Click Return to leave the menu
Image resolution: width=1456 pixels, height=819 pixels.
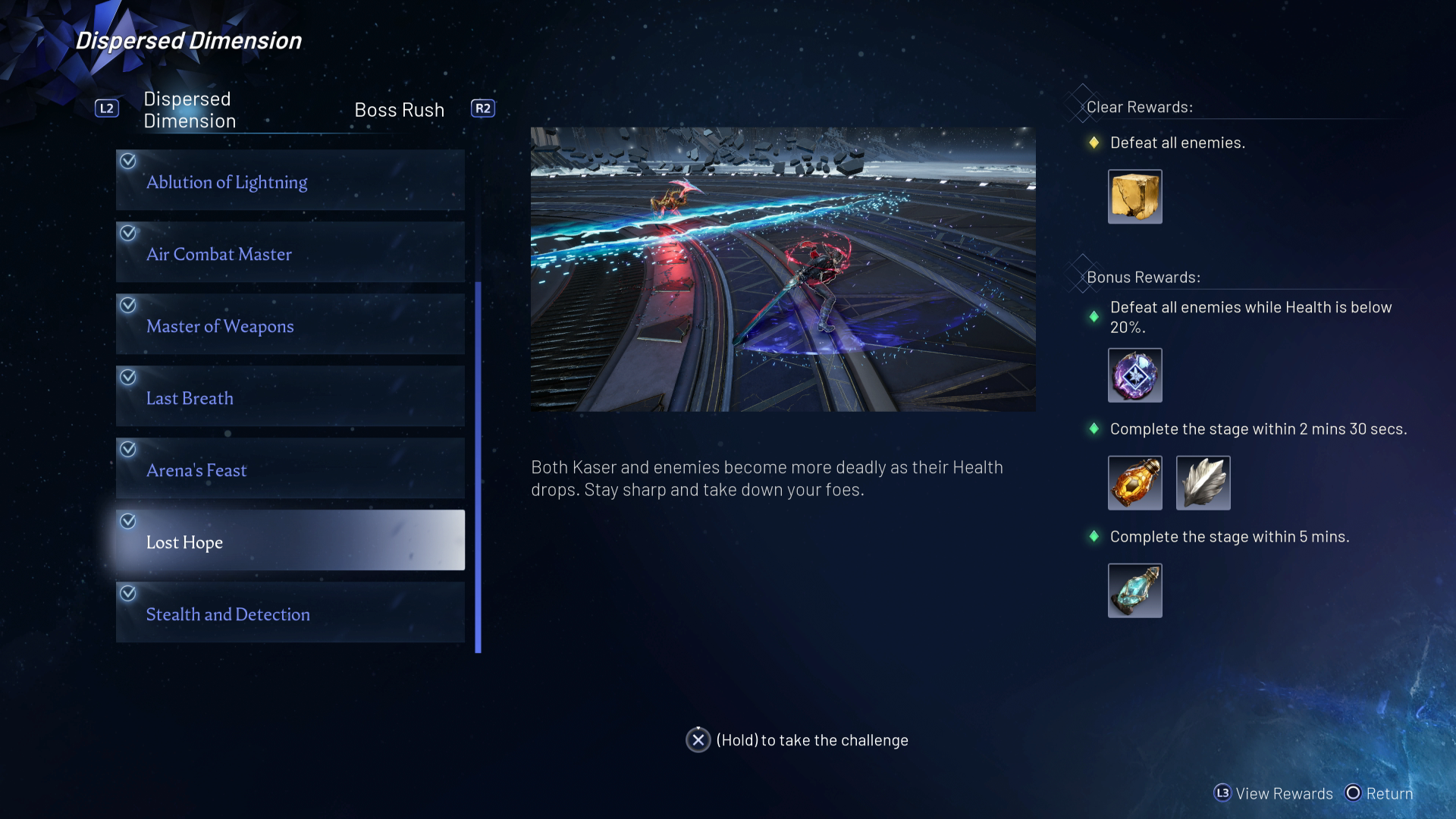point(1379,793)
